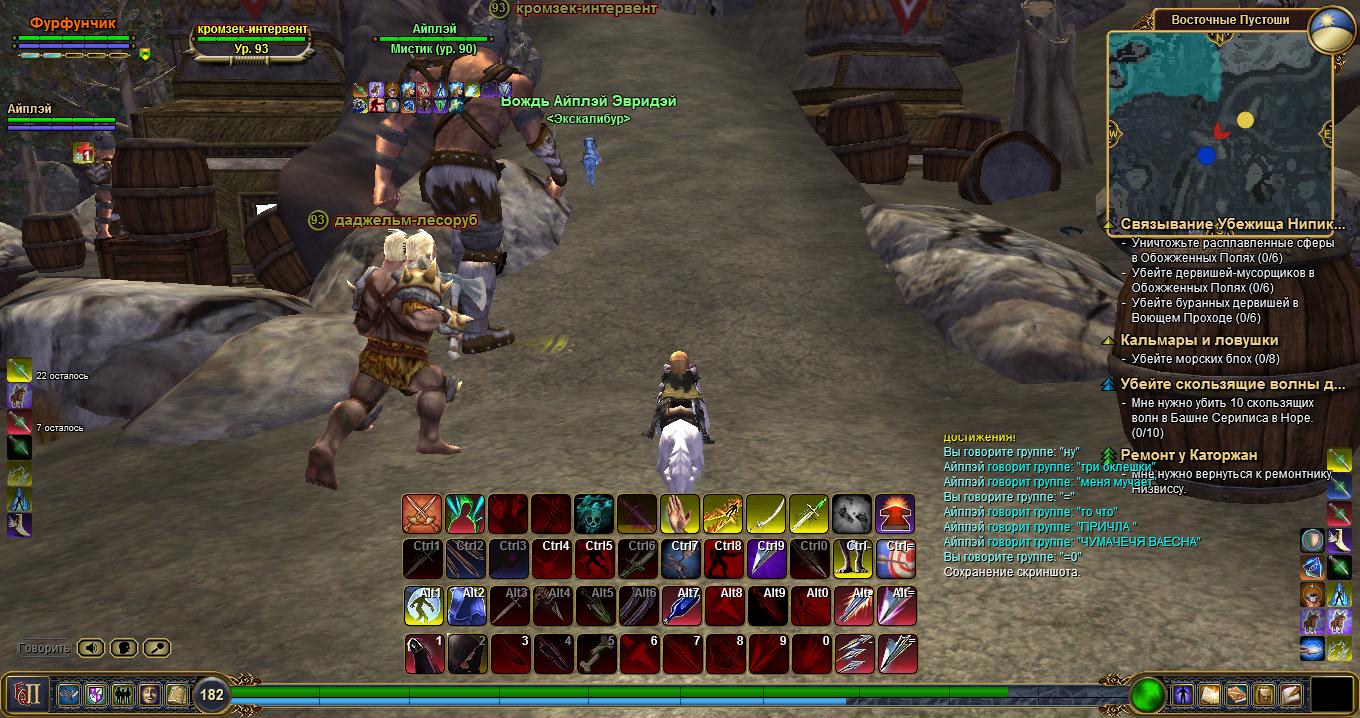
Task: Trigger the Ctrl7 hotbar ability
Action: tap(680, 560)
